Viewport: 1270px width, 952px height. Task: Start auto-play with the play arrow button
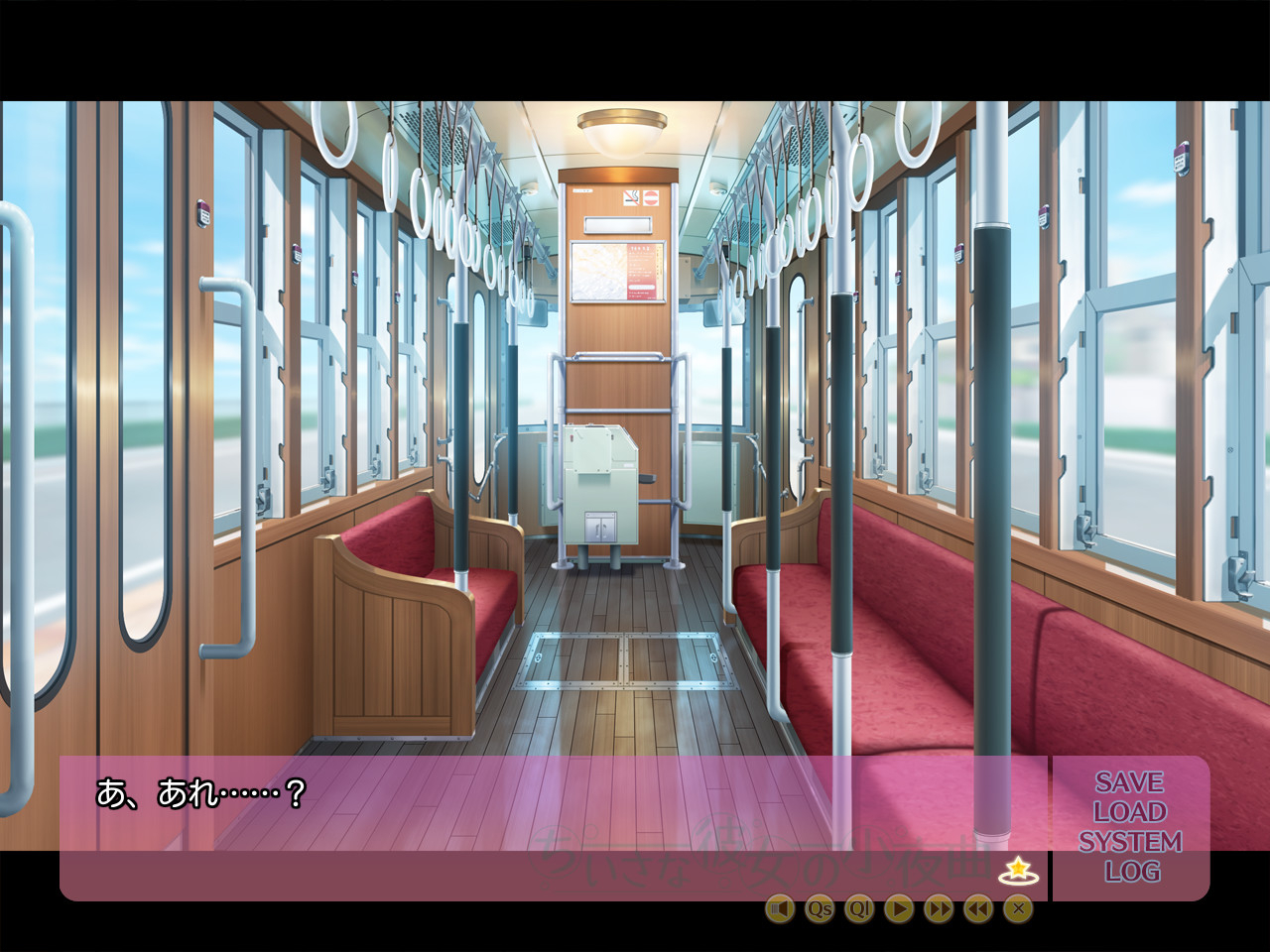click(x=899, y=907)
